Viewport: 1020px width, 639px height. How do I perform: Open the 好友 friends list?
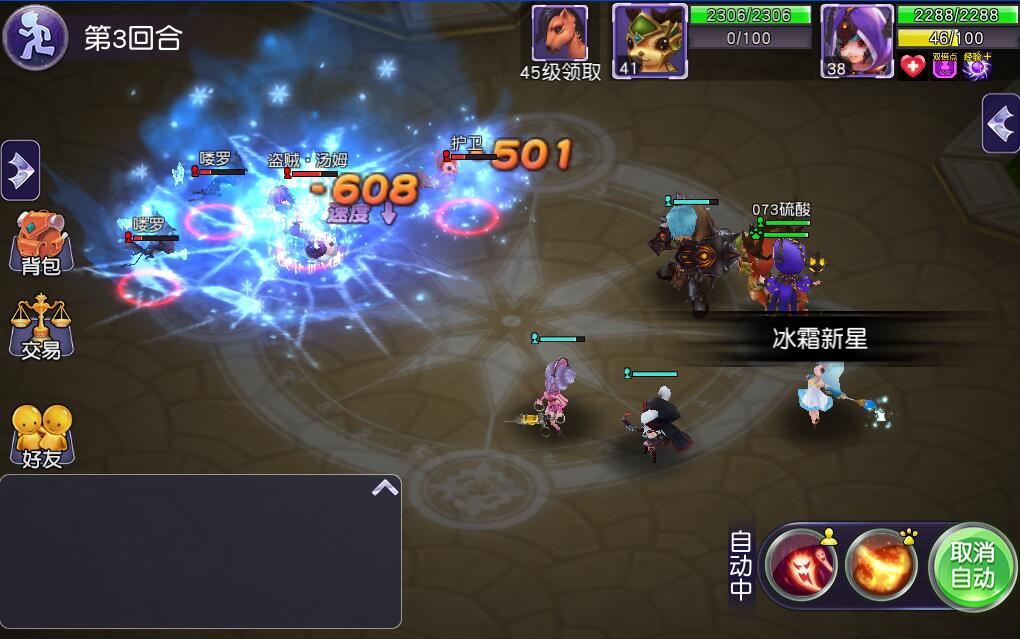(x=41, y=436)
